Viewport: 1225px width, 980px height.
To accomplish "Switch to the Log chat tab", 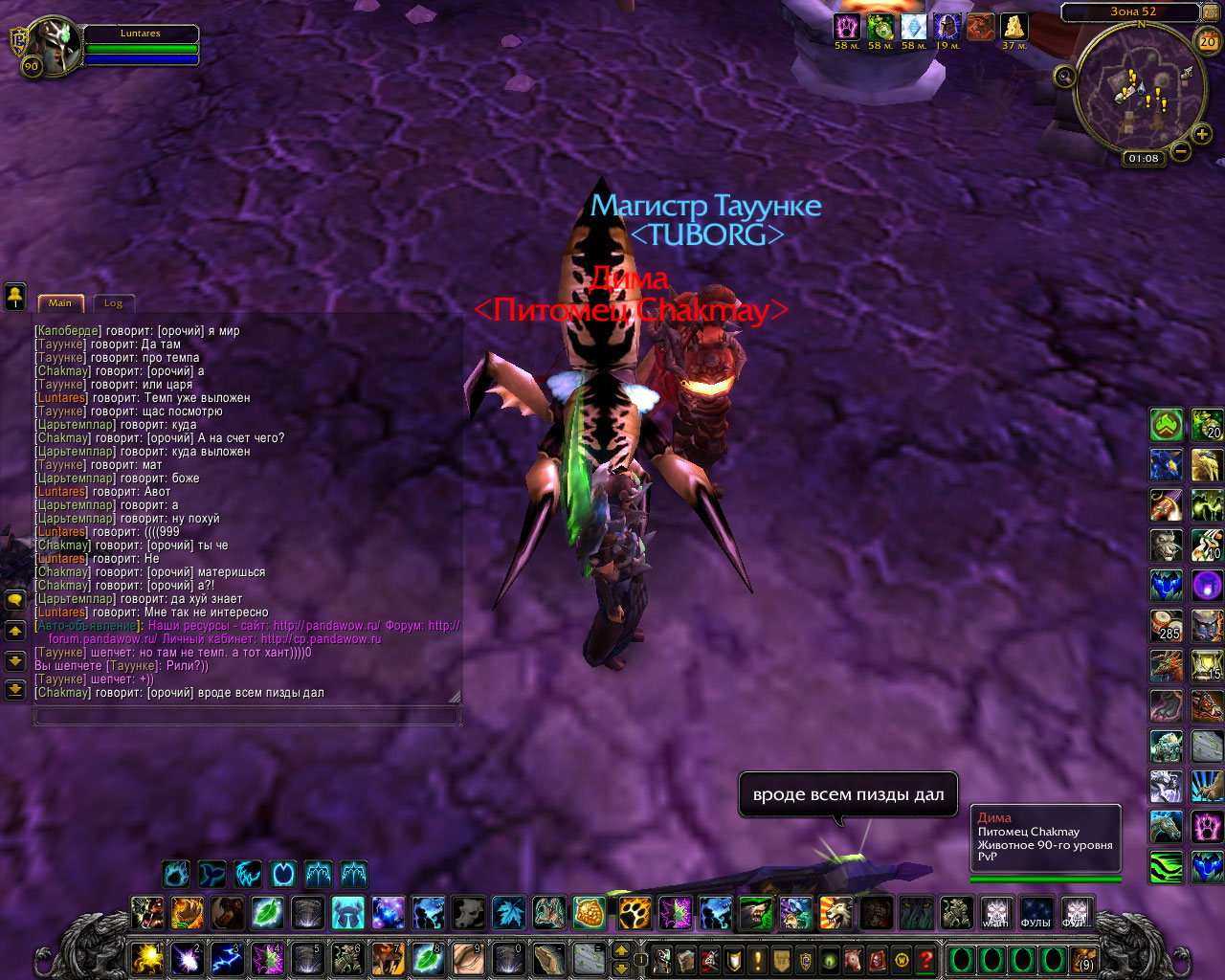I will 113,303.
